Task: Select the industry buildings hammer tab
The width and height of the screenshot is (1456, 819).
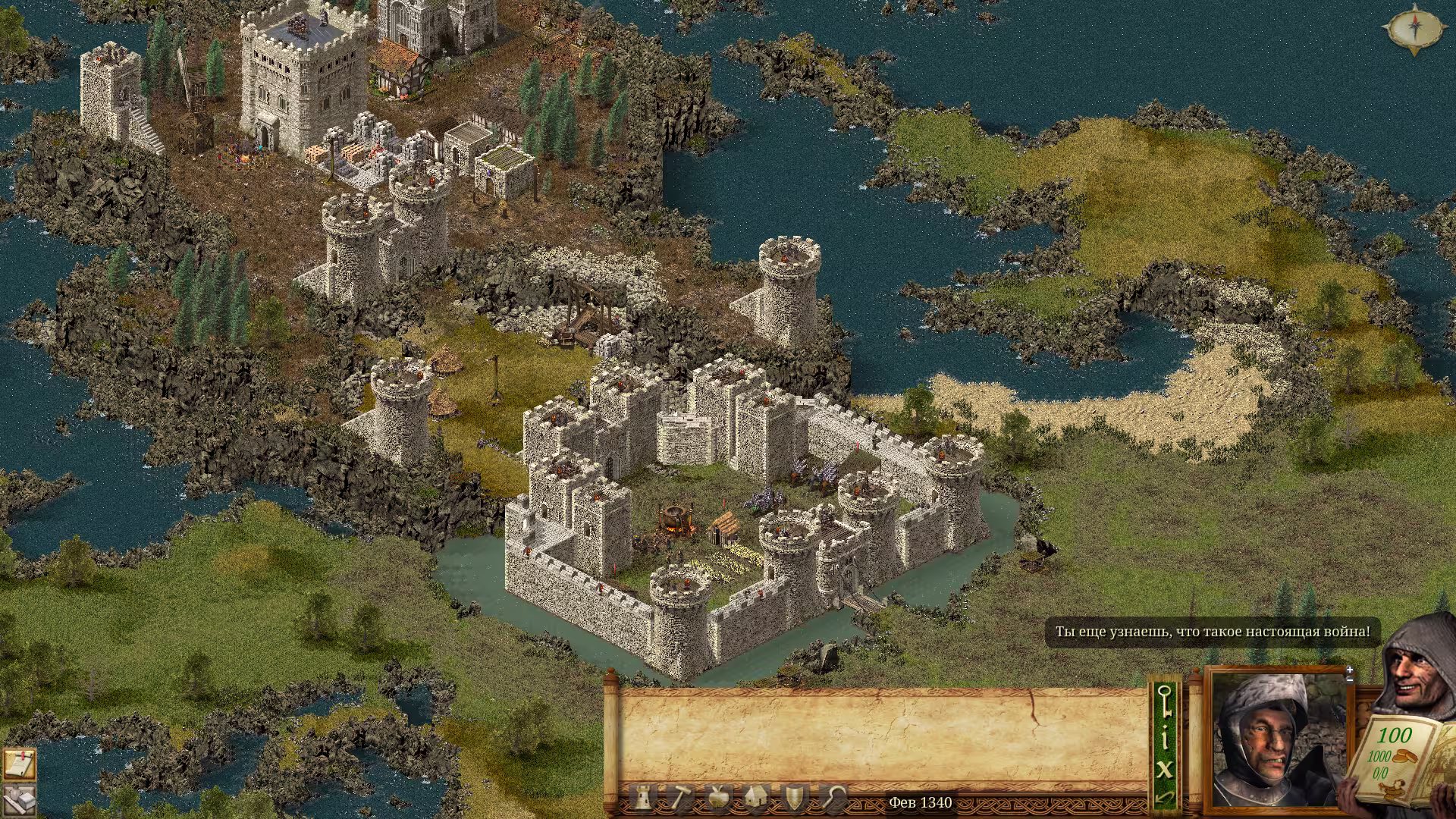Action: tap(680, 797)
